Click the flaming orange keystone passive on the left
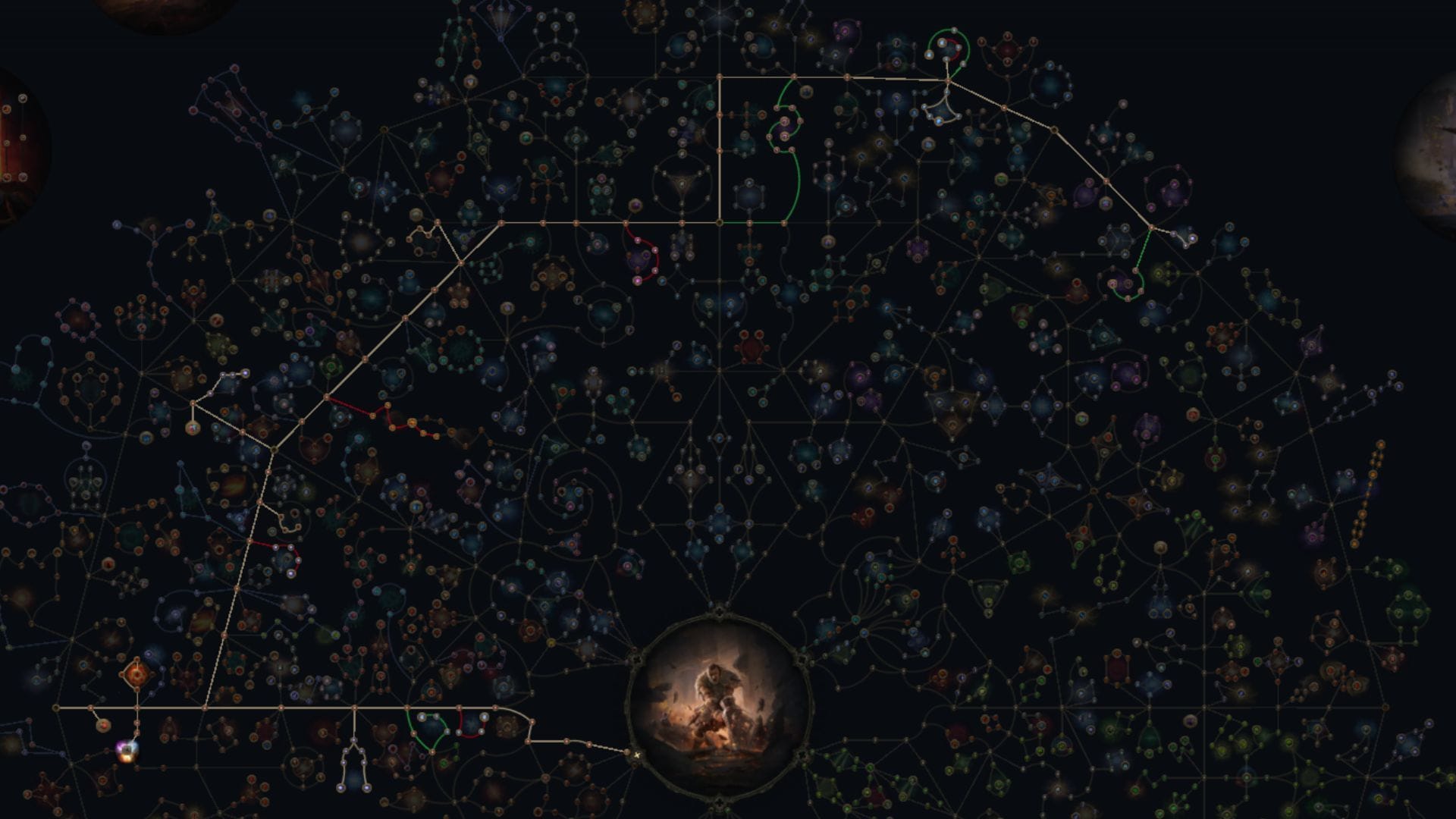 click(x=136, y=674)
